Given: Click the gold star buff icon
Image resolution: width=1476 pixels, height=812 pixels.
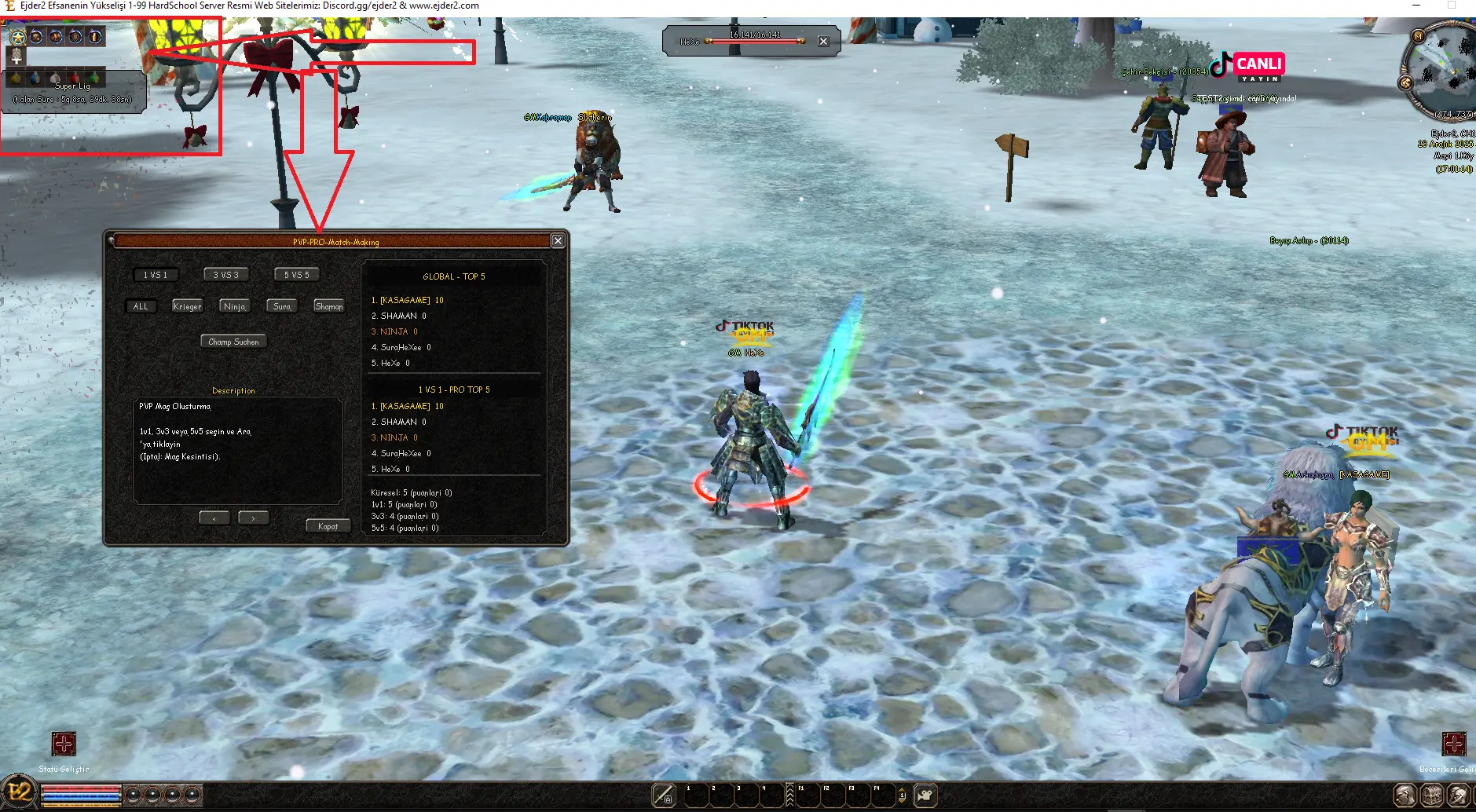Looking at the screenshot, I should tap(17, 37).
